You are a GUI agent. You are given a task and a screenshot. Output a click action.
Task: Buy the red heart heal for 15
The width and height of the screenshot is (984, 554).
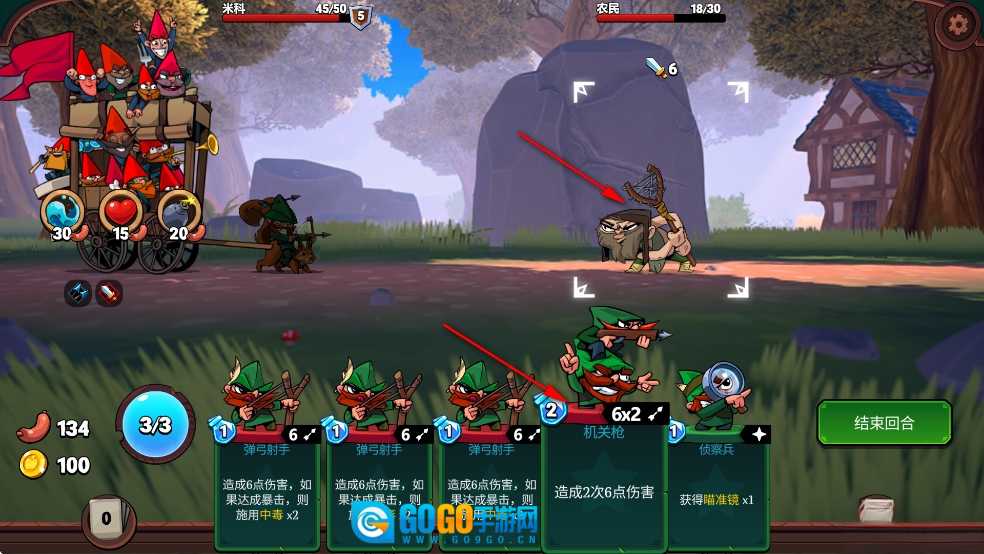[x=120, y=212]
